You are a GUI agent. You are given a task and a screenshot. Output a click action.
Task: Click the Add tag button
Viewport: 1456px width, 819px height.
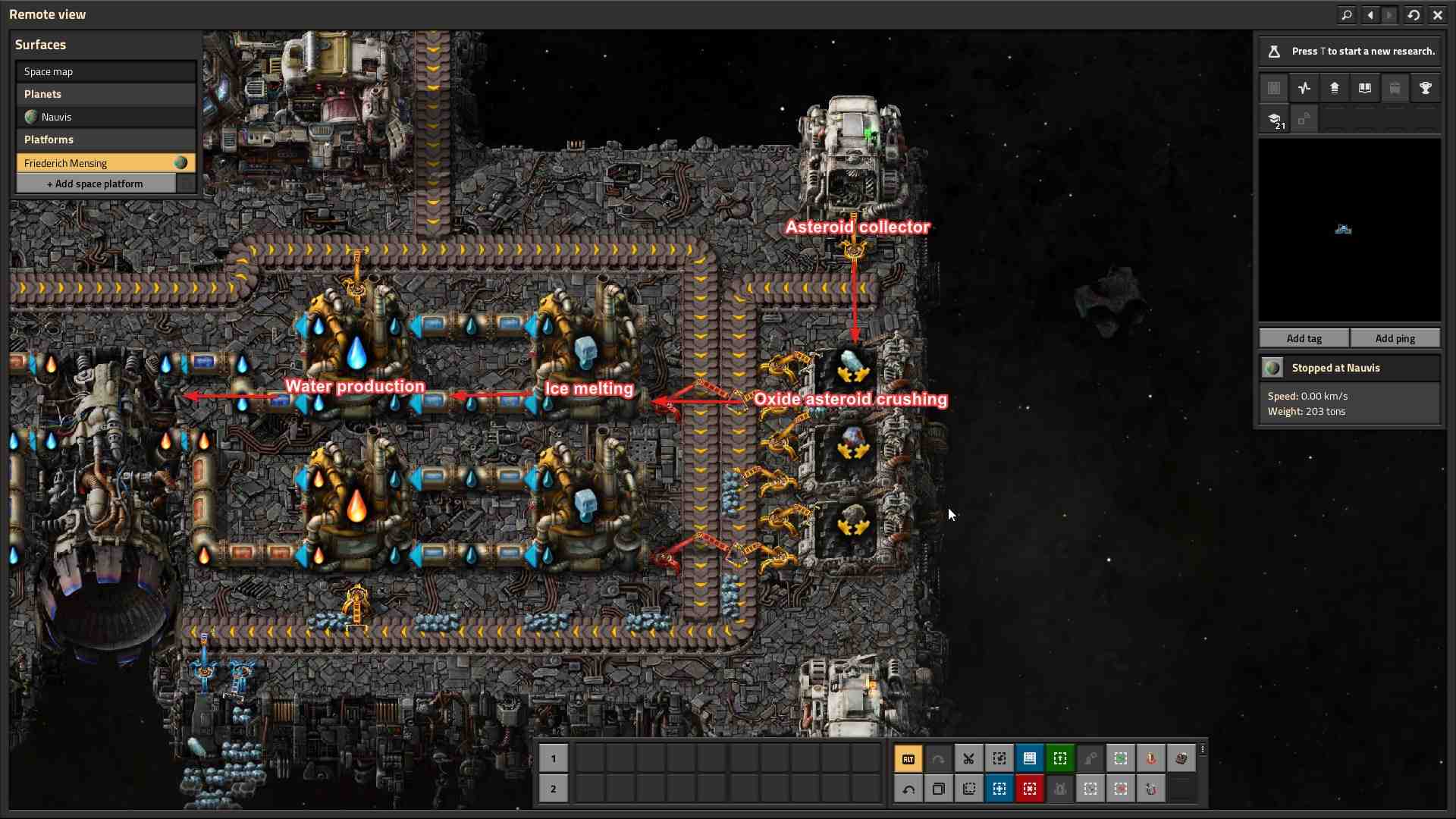pos(1304,338)
